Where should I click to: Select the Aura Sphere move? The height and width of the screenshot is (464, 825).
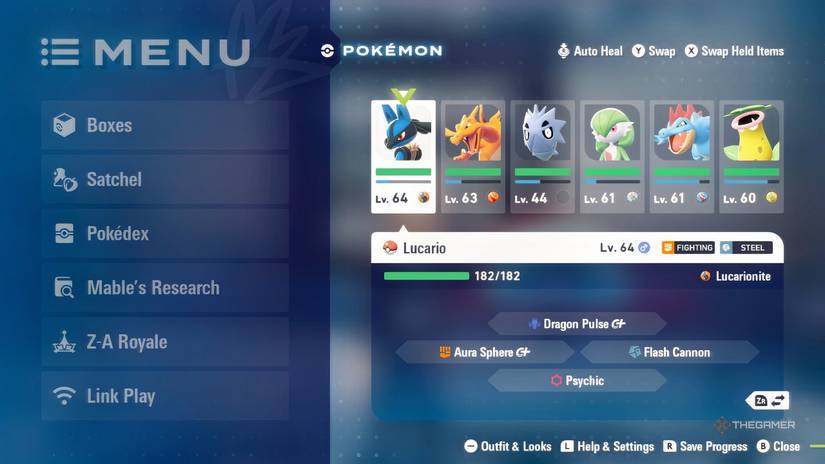point(485,352)
